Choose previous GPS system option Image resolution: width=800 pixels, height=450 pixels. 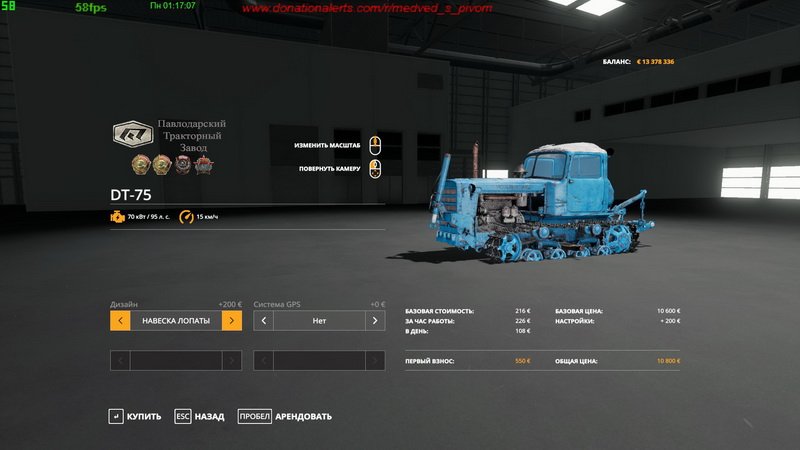tap(264, 321)
